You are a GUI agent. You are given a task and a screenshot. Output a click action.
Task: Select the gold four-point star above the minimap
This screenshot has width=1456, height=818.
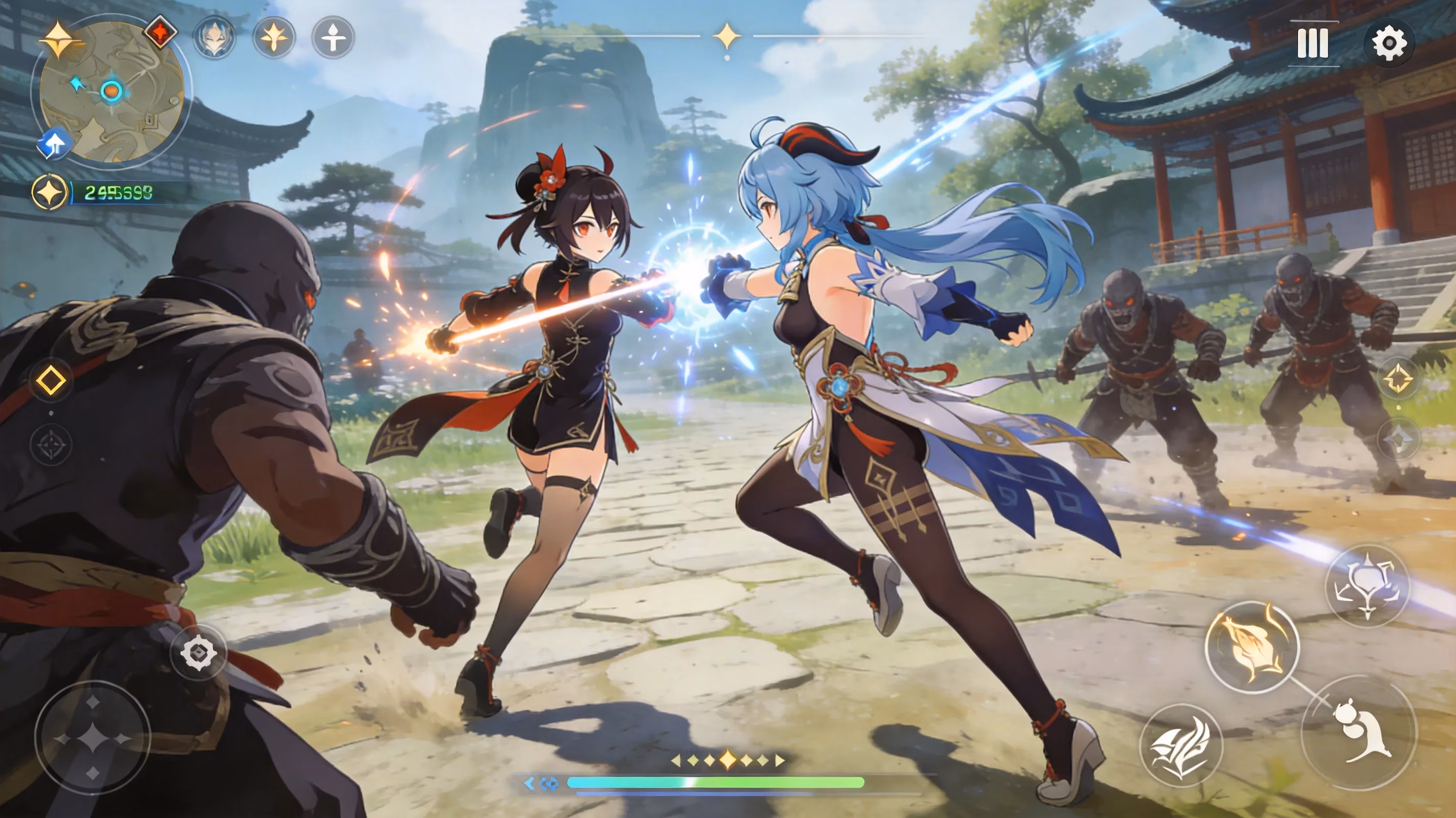59,39
